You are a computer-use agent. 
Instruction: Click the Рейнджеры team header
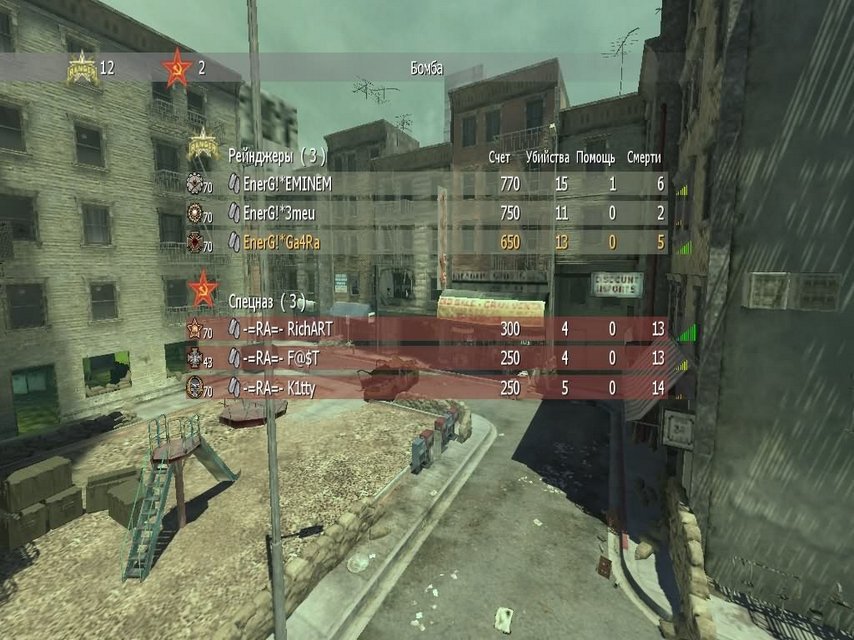point(277,156)
